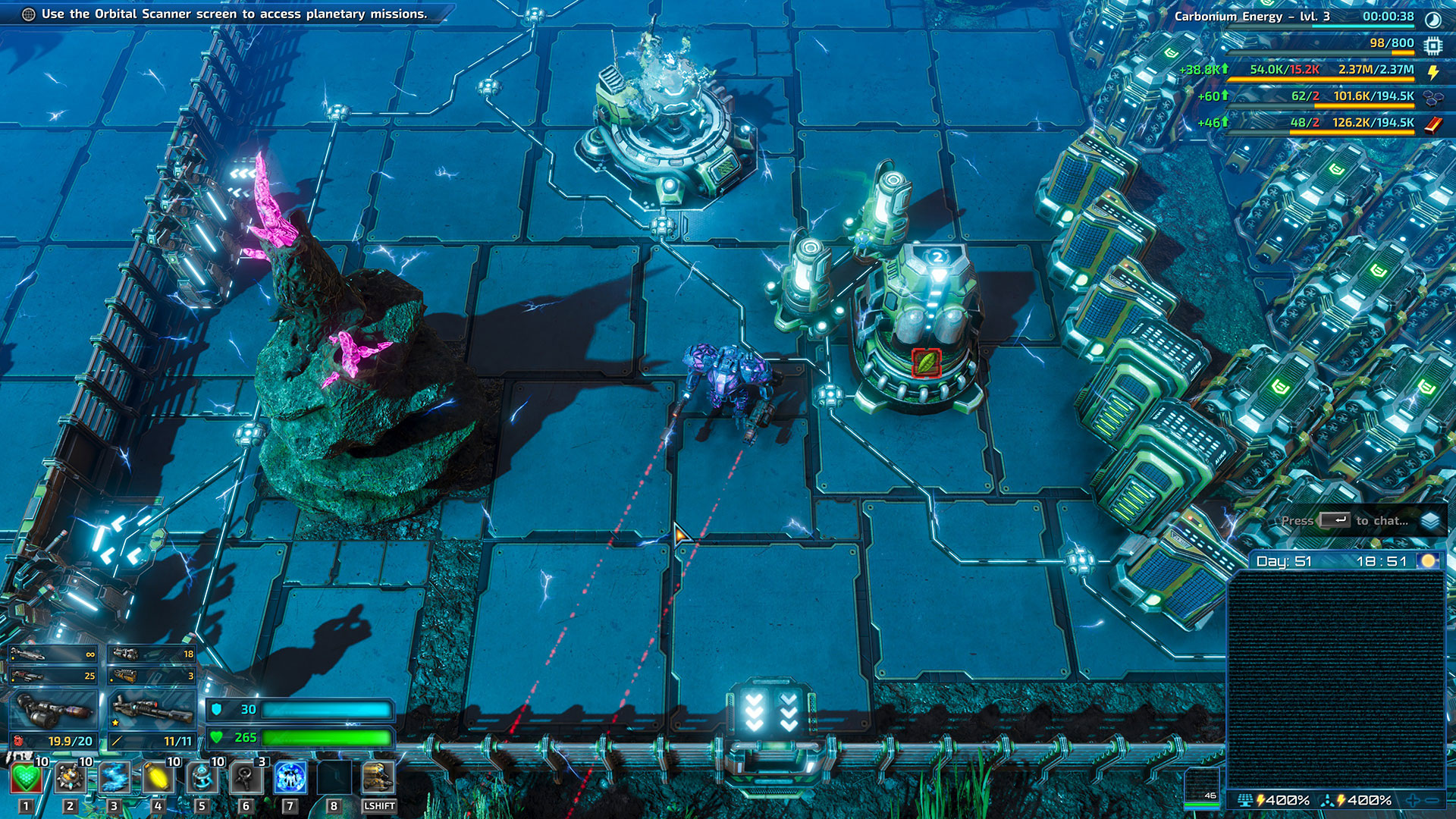Screen dimensions: 1456x819
Task: Click the sun day-cycle icon
Action: 1429,561
